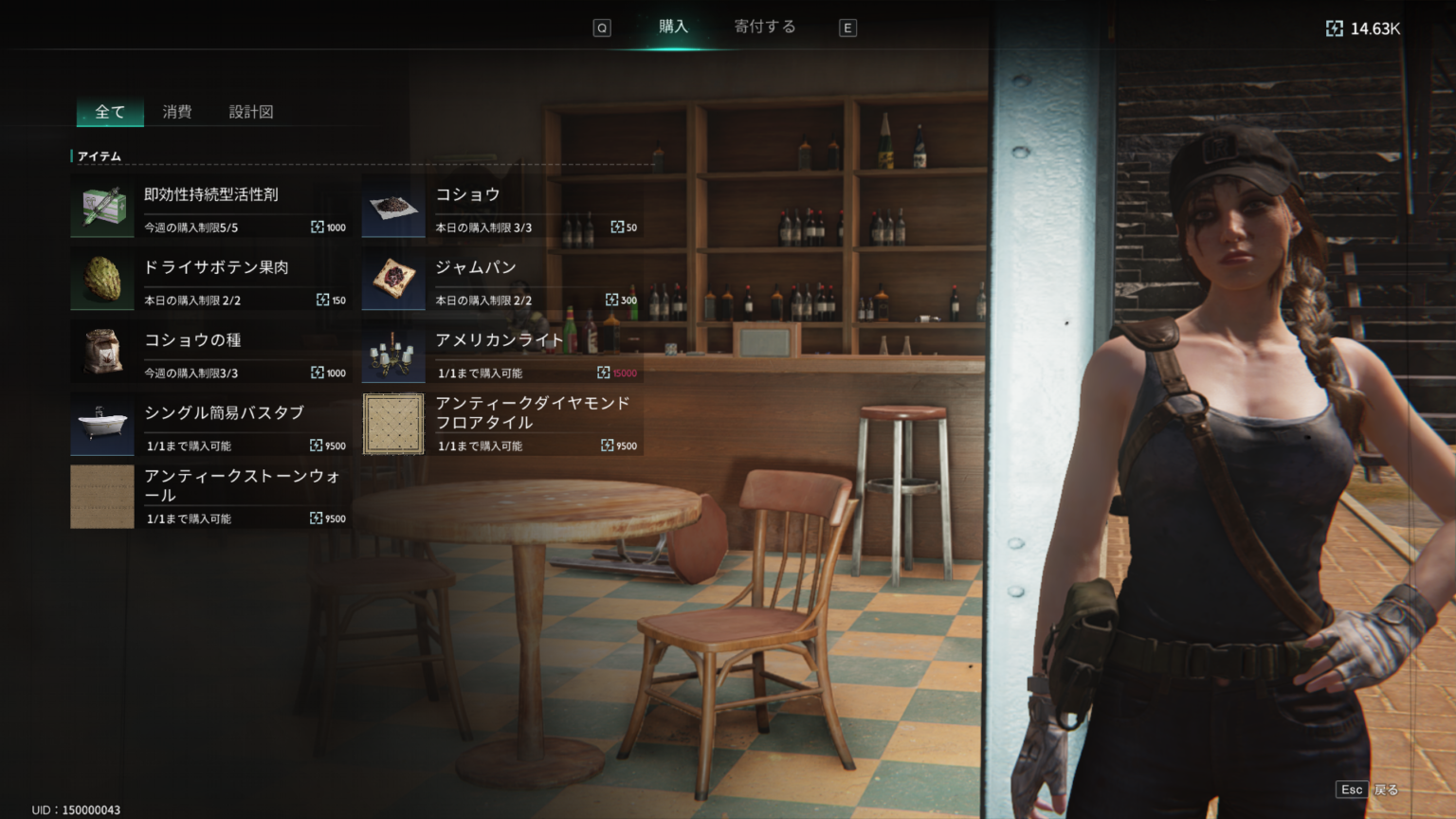Click the ドライサボテン果肉 cactus fruit icon
This screenshot has width=1456, height=819.
(x=101, y=279)
